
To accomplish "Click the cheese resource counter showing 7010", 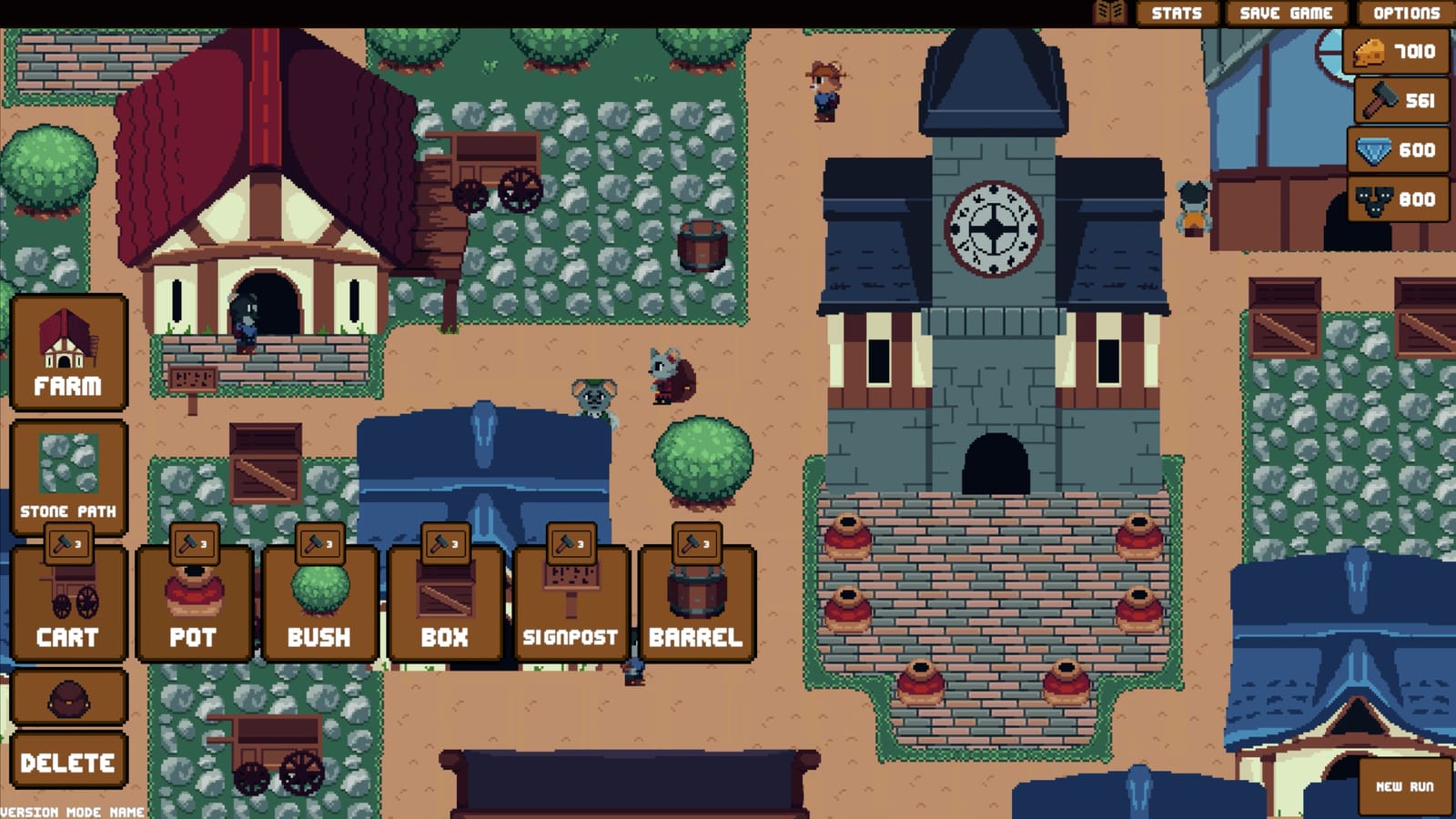I will [1398, 53].
